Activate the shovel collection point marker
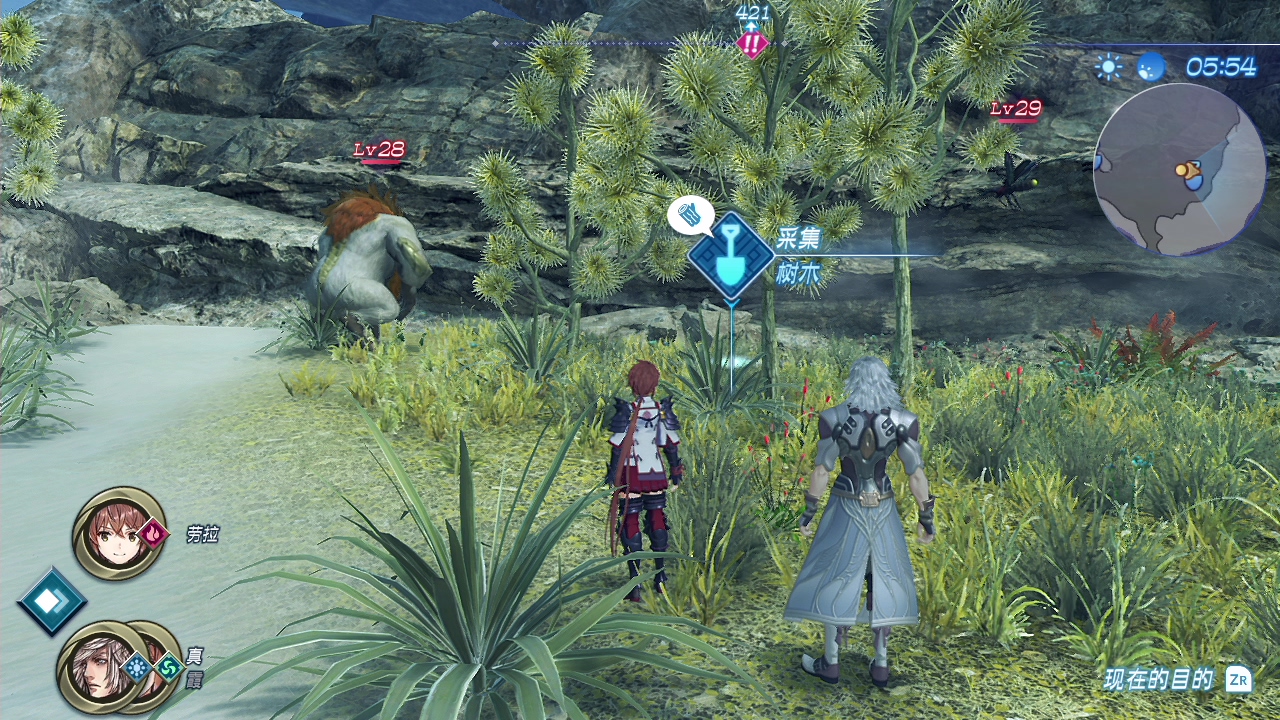This screenshot has width=1280, height=720. coord(731,255)
